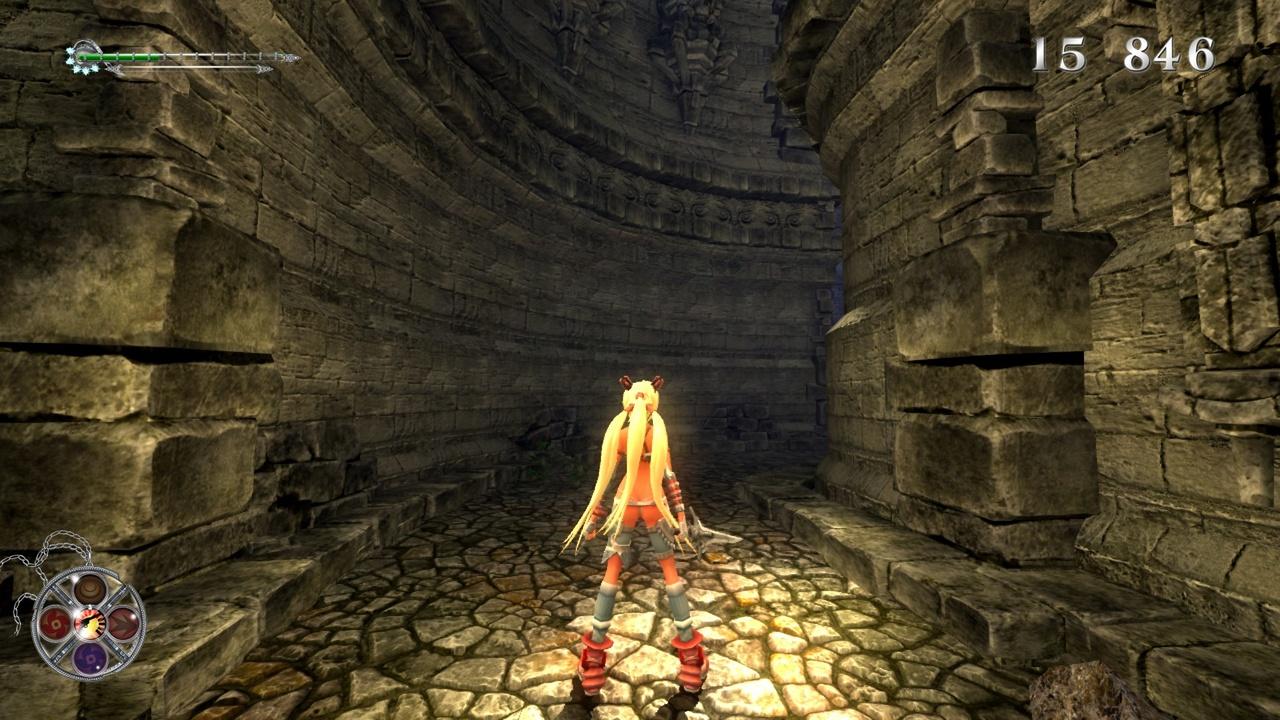Select the brown top gem in the spell wheel
The image size is (1280, 720).
[x=89, y=590]
